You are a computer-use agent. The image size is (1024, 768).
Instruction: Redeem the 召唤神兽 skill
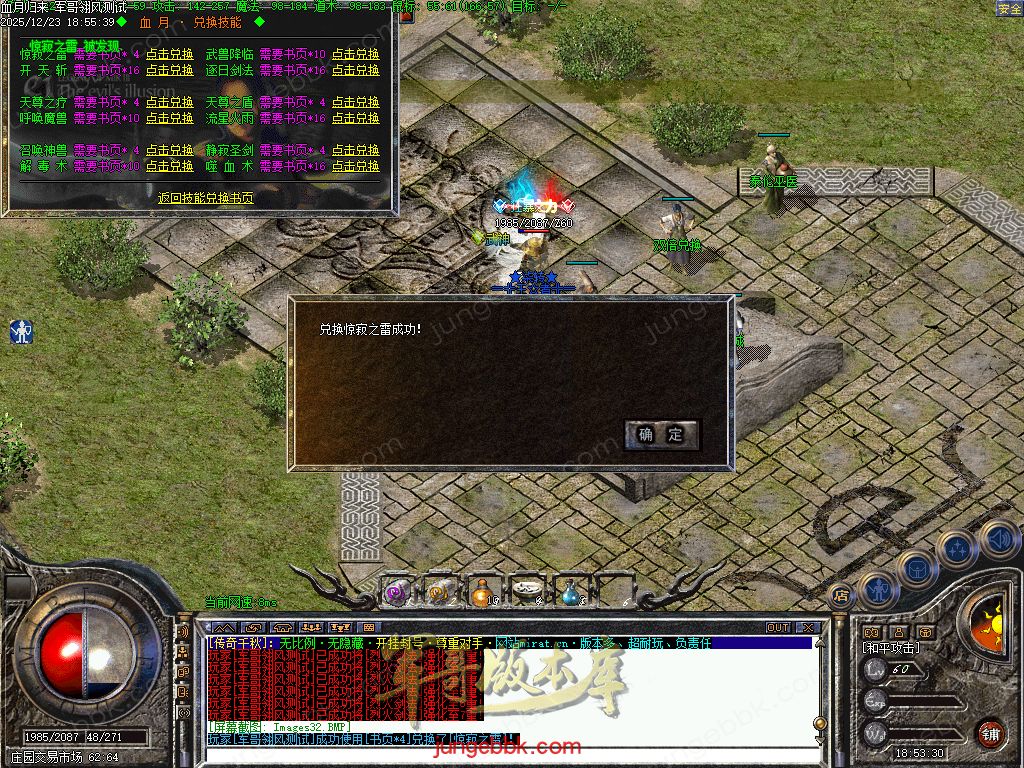pos(170,151)
